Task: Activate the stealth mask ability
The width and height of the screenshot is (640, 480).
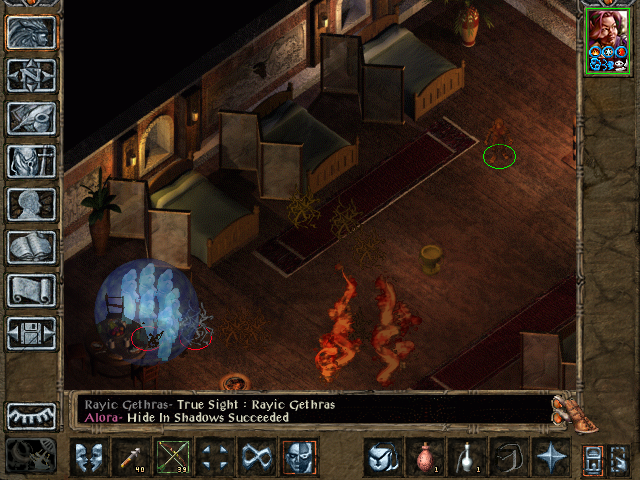Action: [299, 457]
